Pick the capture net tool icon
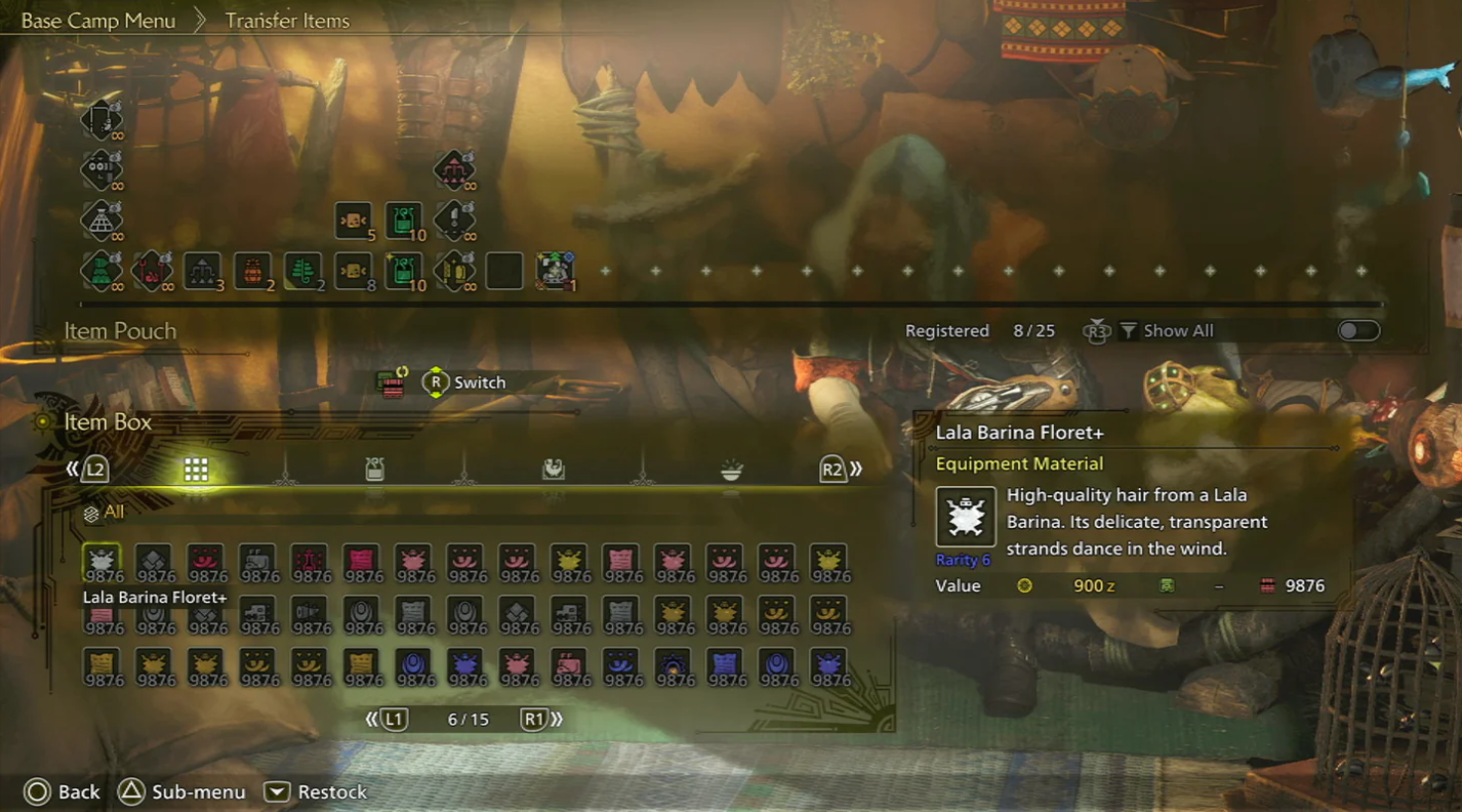 [x=101, y=221]
